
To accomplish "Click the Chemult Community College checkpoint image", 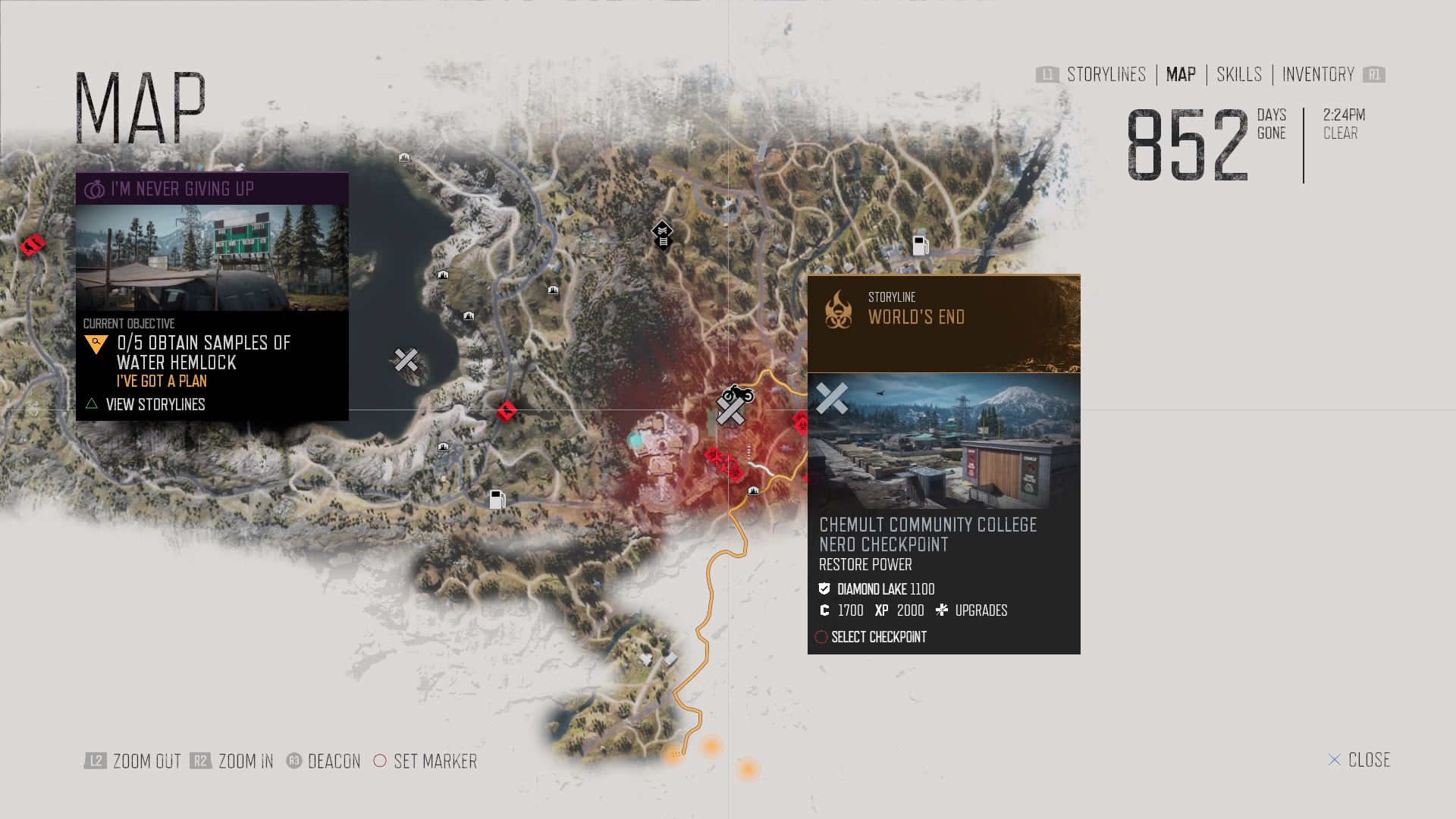I will (x=944, y=441).
